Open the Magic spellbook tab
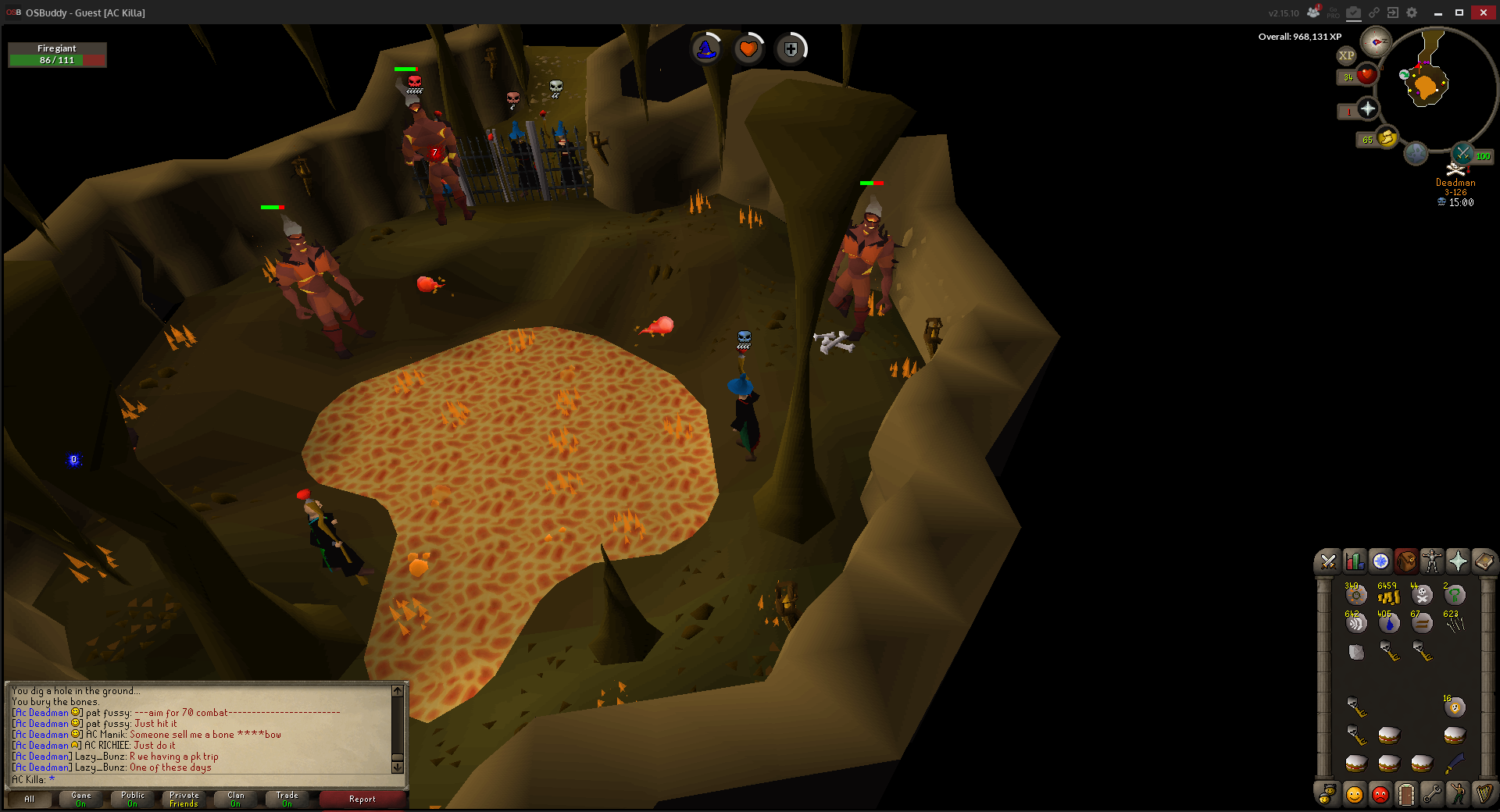This screenshot has height=812, width=1500. (x=1484, y=561)
